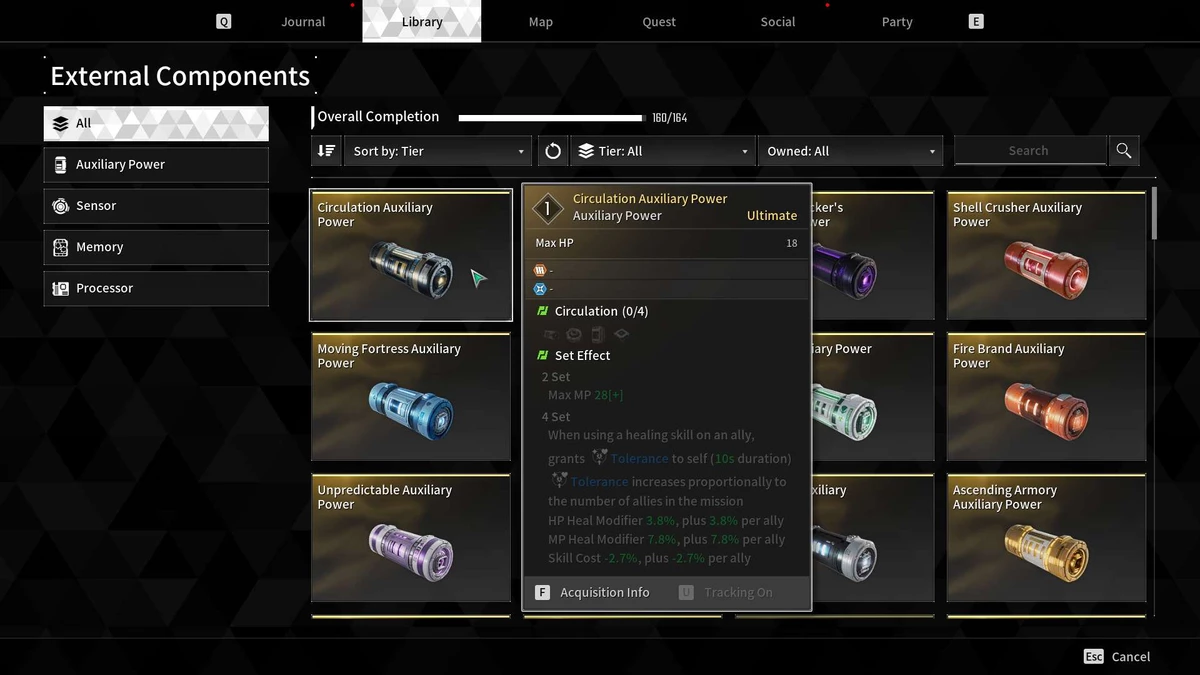Select the Memory category
Viewport: 1200px width, 675px height.
[x=156, y=247]
